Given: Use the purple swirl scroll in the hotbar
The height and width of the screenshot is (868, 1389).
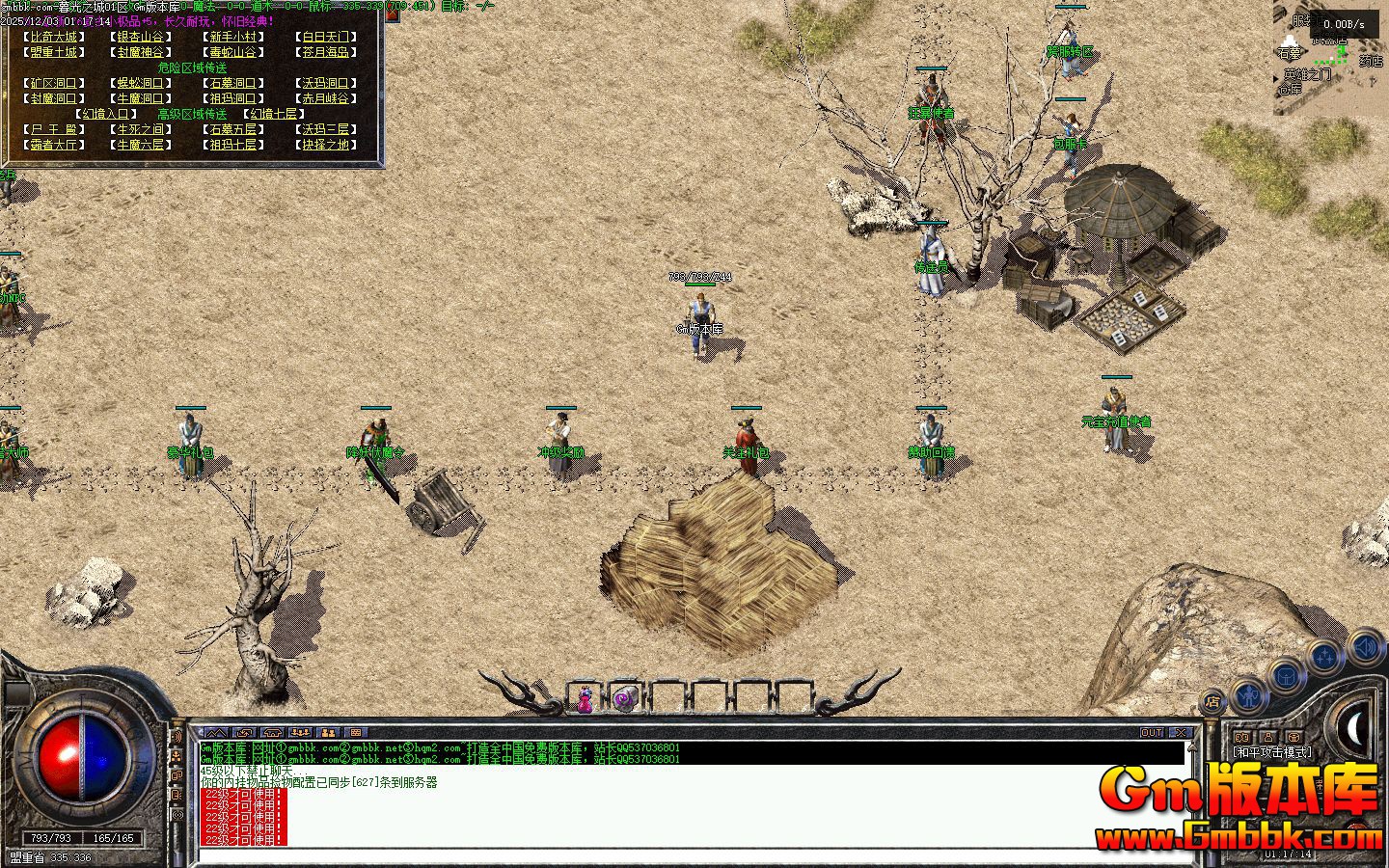Looking at the screenshot, I should (625, 697).
